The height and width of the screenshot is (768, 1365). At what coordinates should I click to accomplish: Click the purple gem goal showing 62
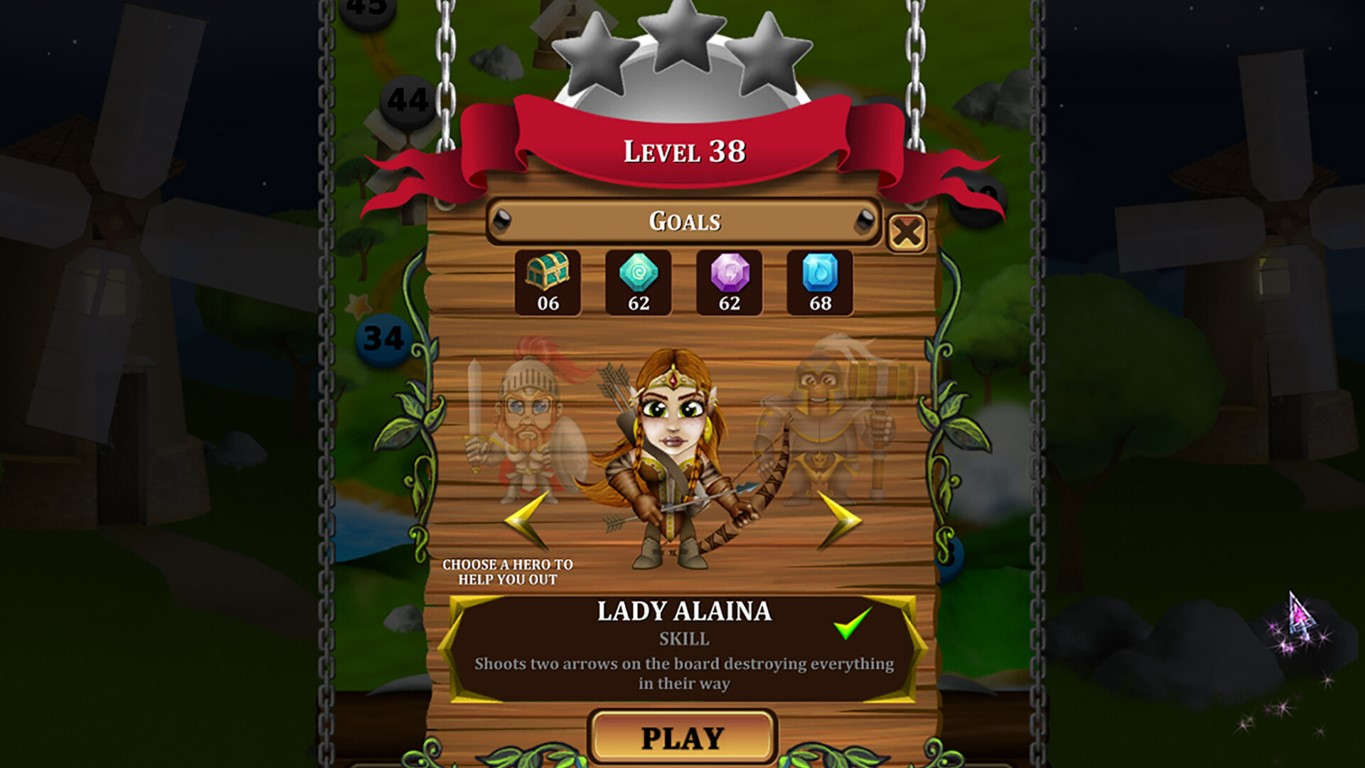728,282
